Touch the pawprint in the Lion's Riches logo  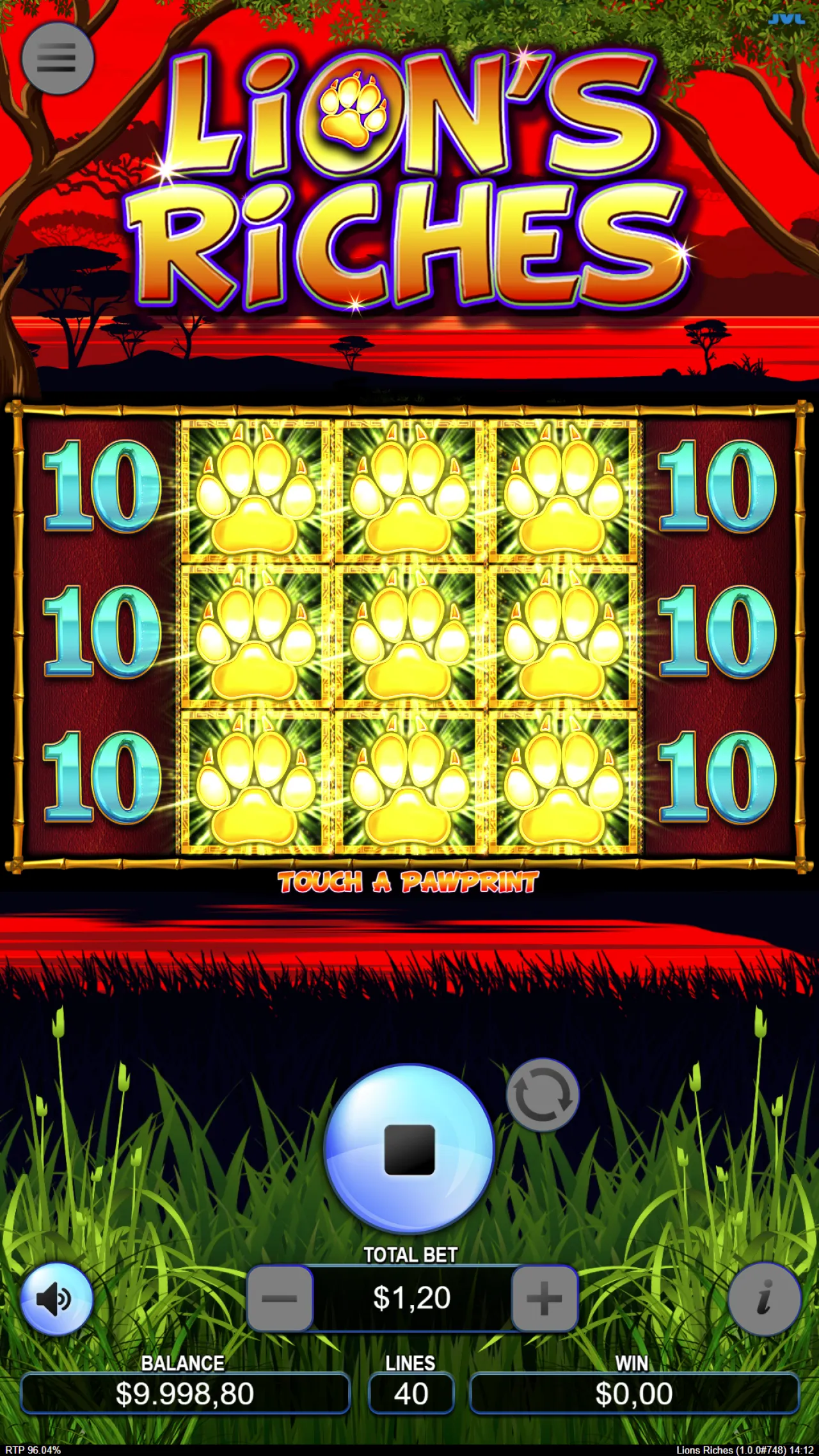click(353, 113)
